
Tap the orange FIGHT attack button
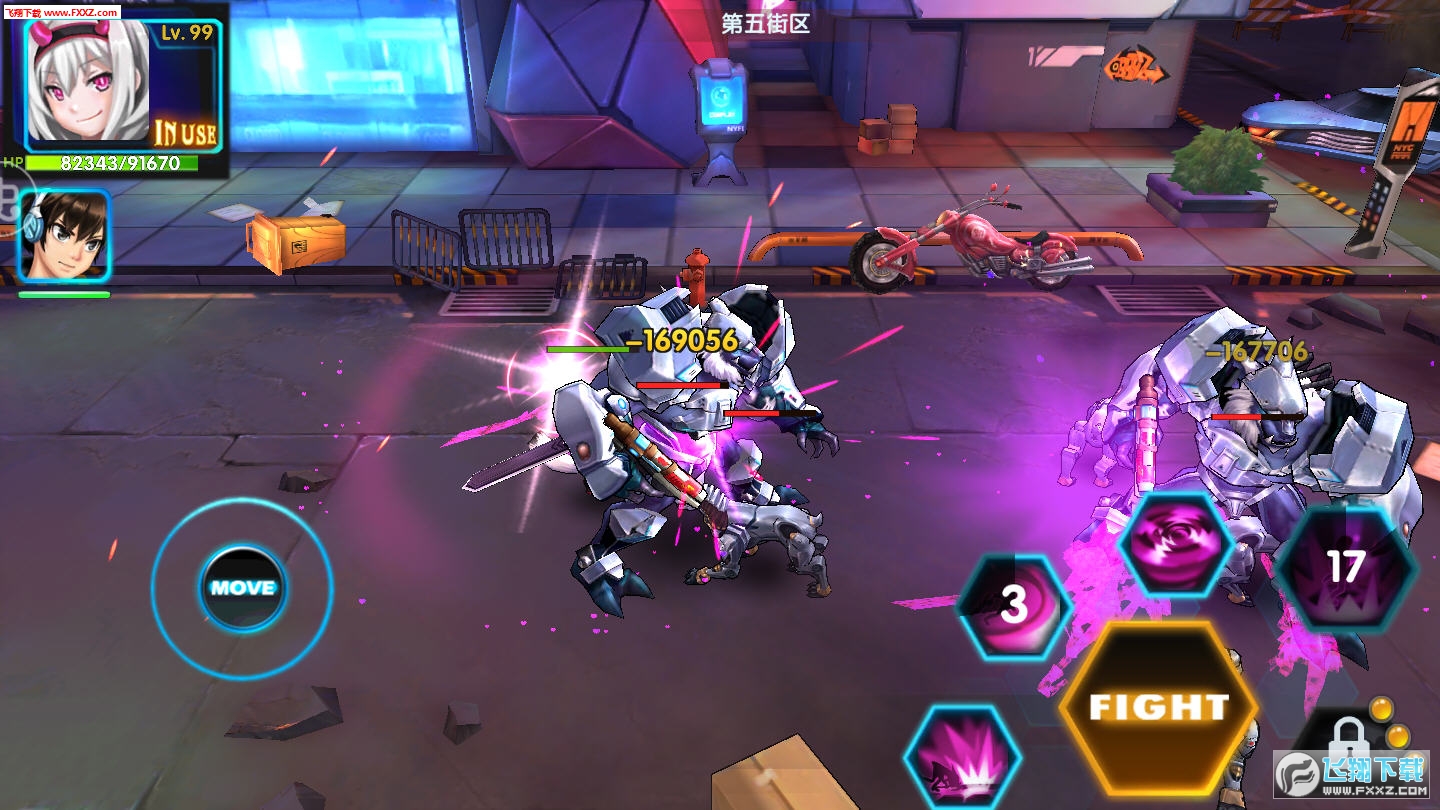tap(1158, 707)
